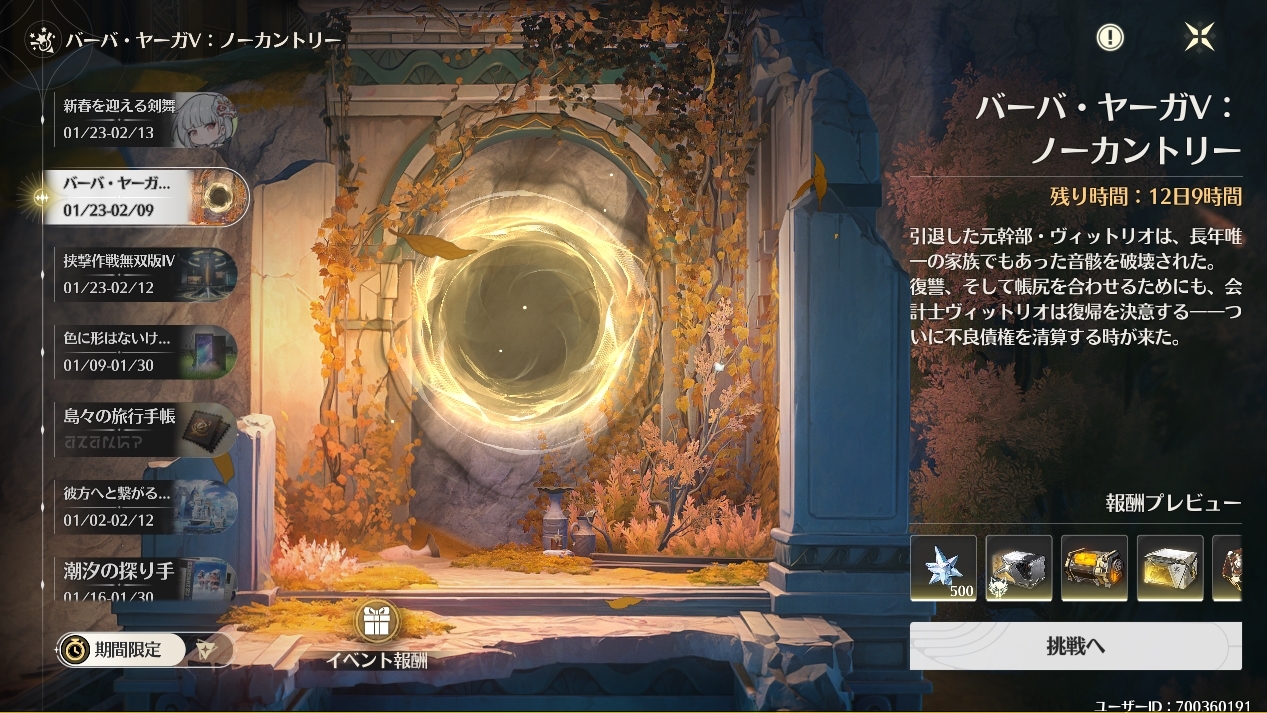
Task: Close the event screen with the X
Action: (x=1199, y=38)
